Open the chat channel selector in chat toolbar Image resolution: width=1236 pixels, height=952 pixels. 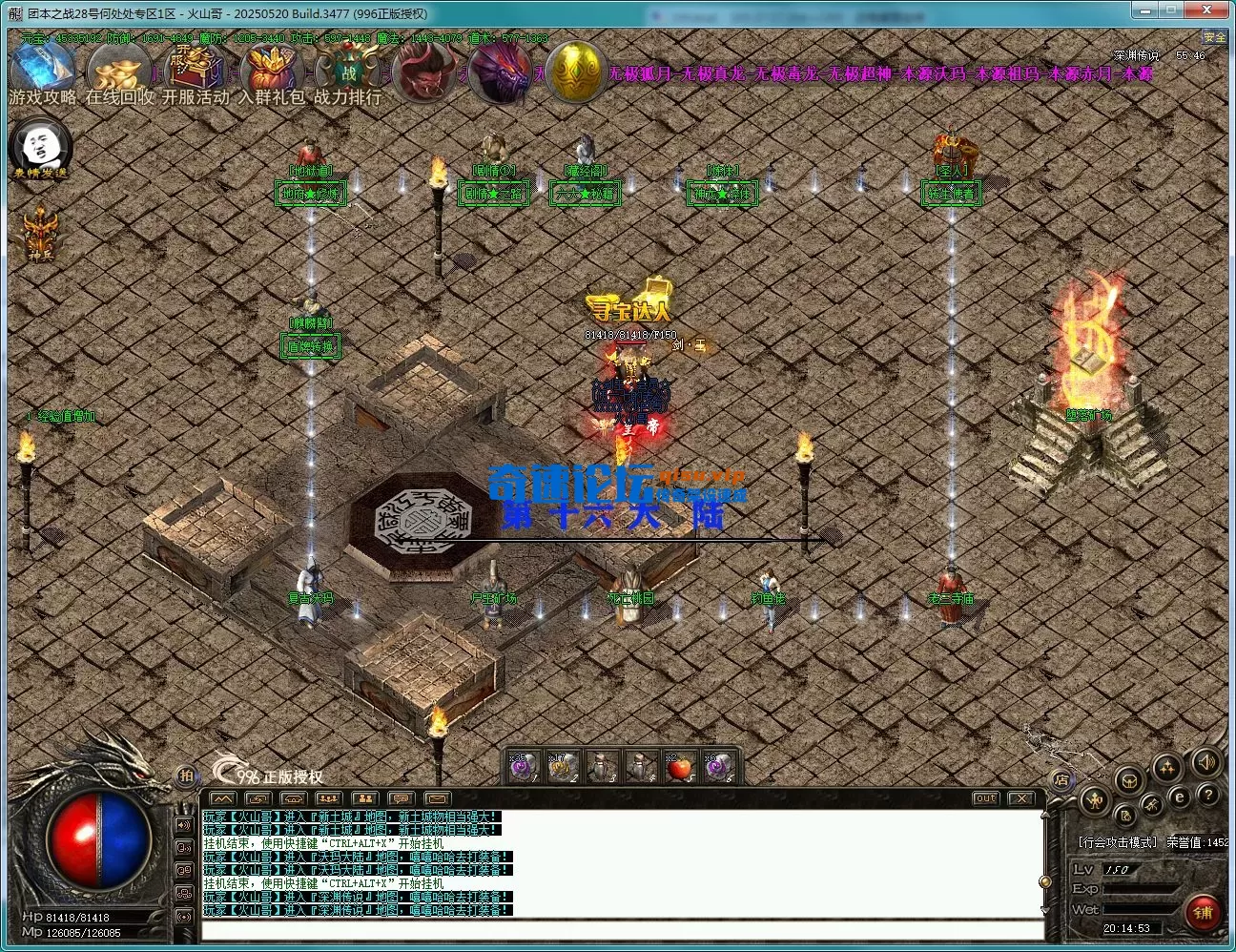pyautogui.click(x=402, y=799)
